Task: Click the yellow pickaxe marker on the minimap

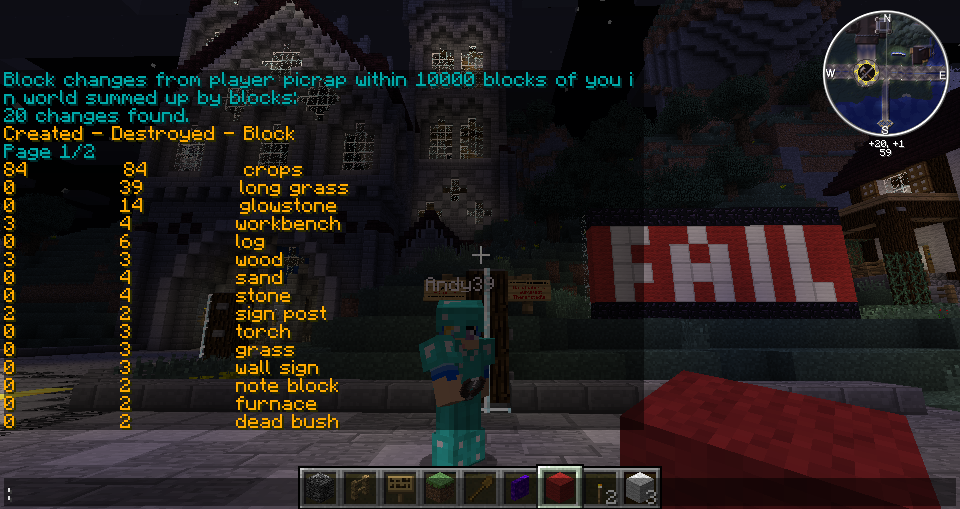Action: coord(866,72)
